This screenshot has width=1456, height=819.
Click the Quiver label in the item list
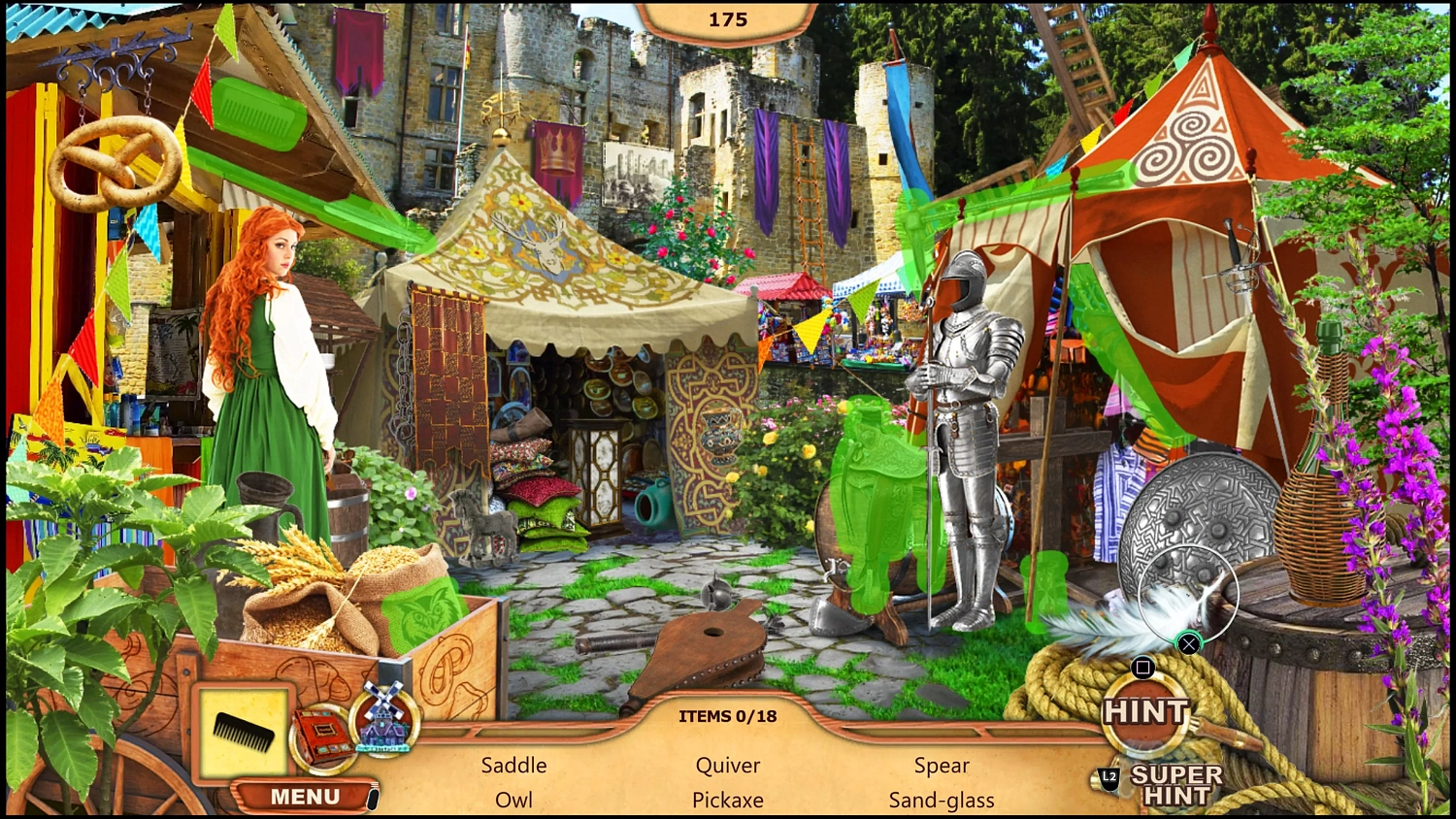click(727, 765)
